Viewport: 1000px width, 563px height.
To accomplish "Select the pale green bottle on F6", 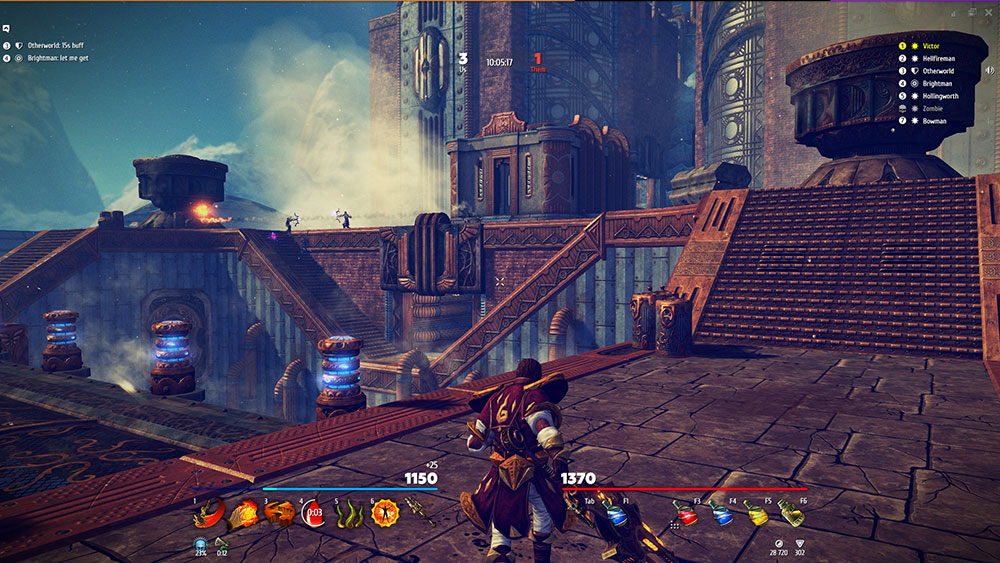I will [791, 514].
